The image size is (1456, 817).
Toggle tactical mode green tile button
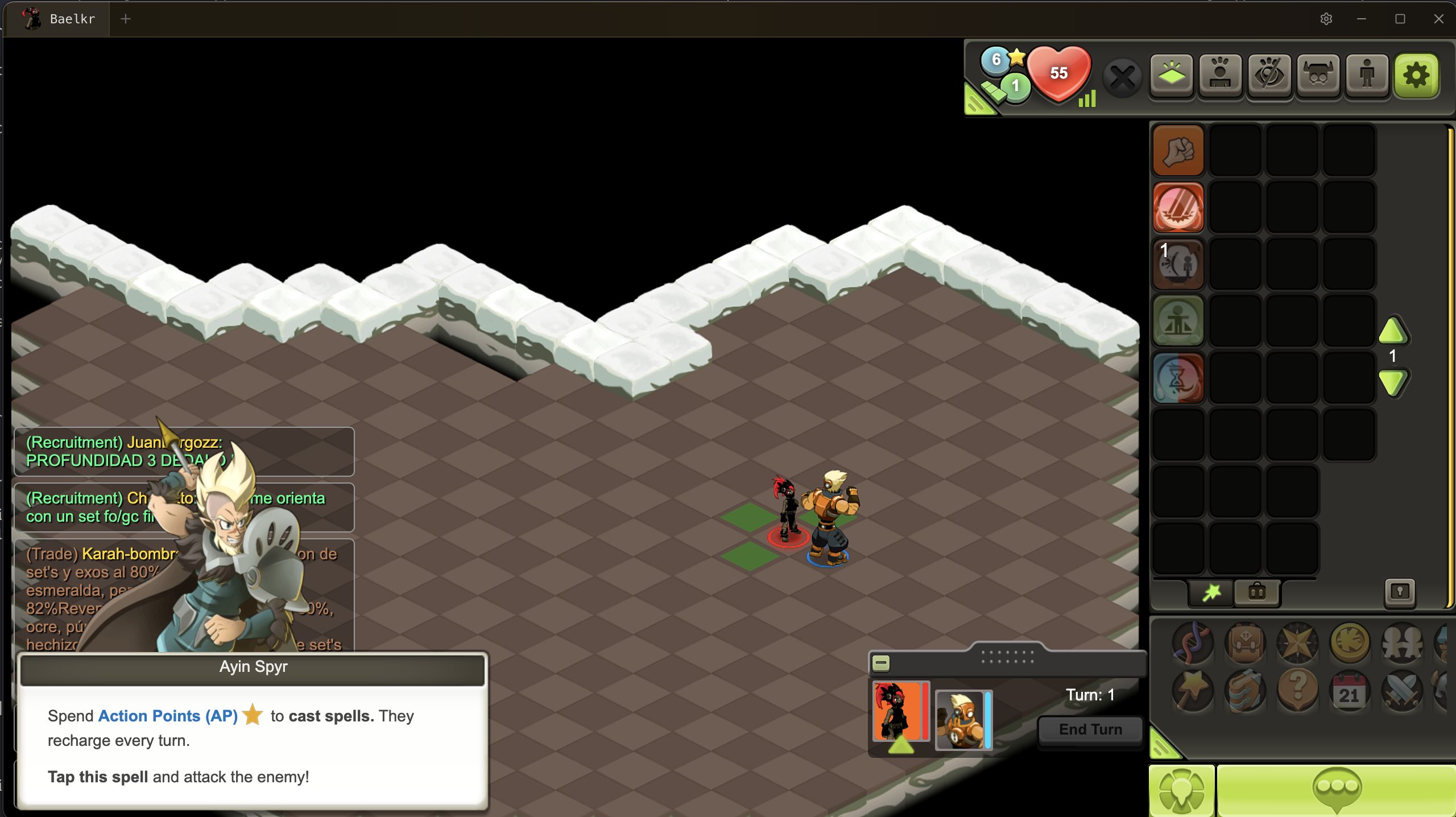click(1172, 75)
